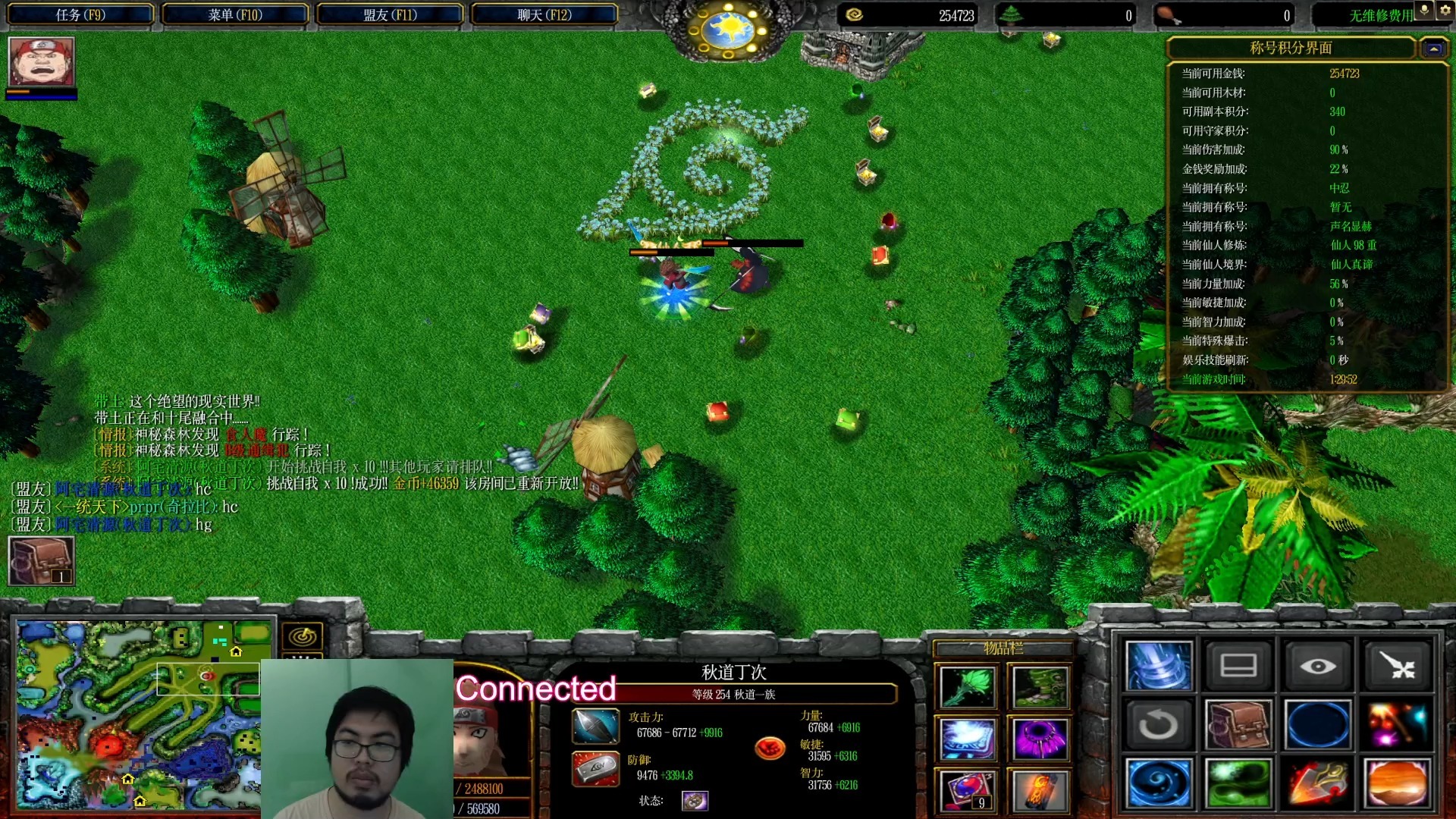Collapse the 称号积分界面 scoreboard panel

(x=1433, y=49)
